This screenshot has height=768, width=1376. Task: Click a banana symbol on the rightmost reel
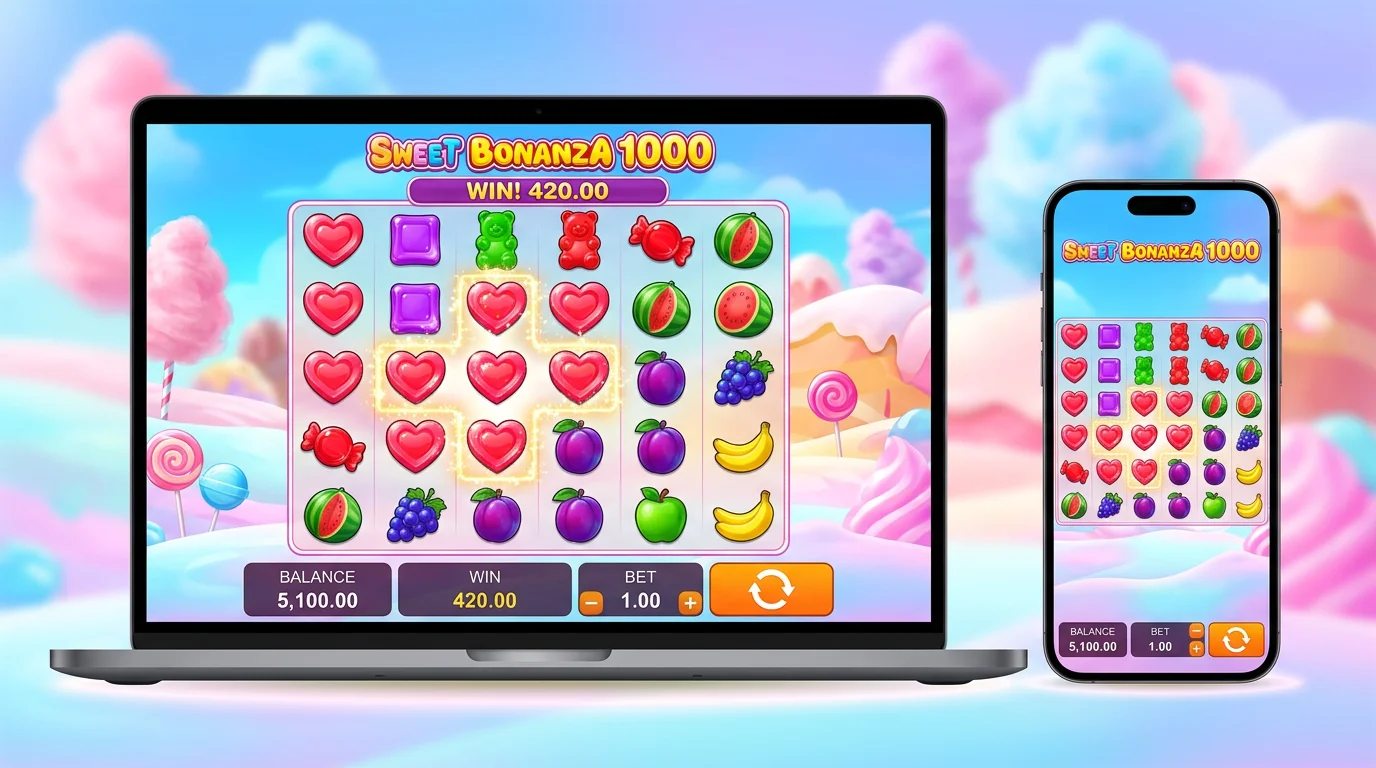[x=743, y=447]
